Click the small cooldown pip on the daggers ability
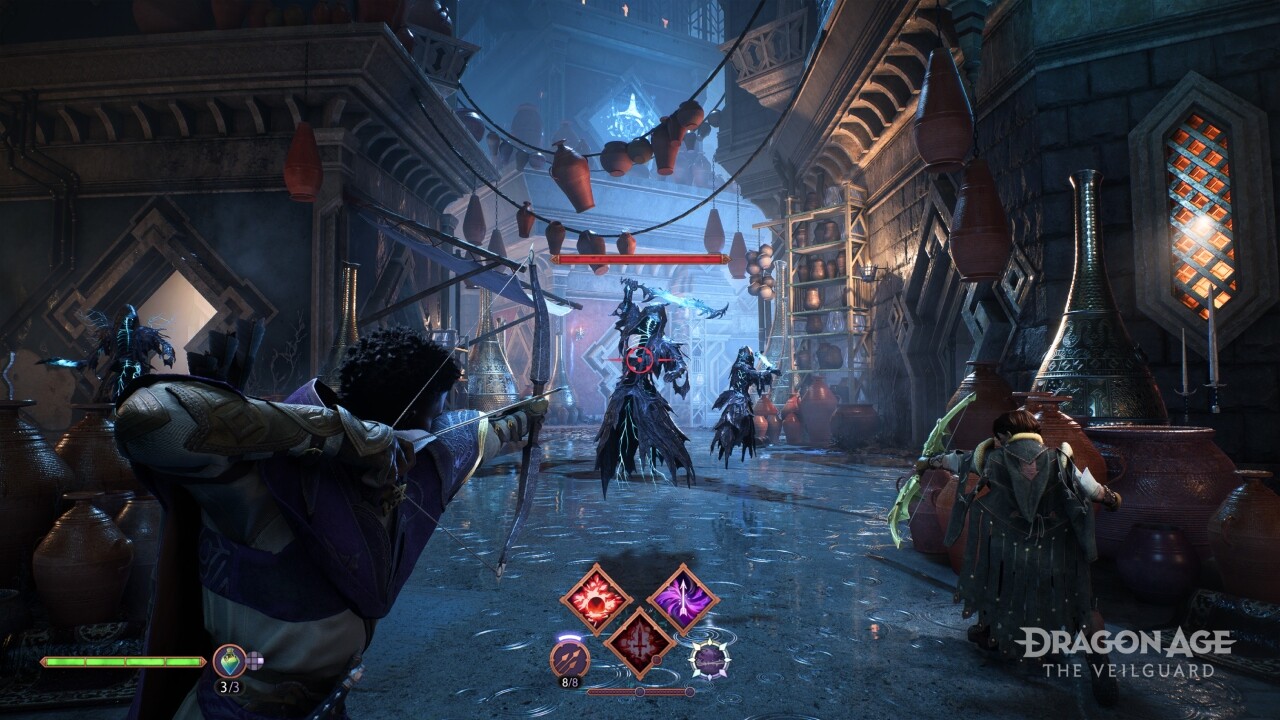This screenshot has width=1280, height=720. [x=656, y=660]
